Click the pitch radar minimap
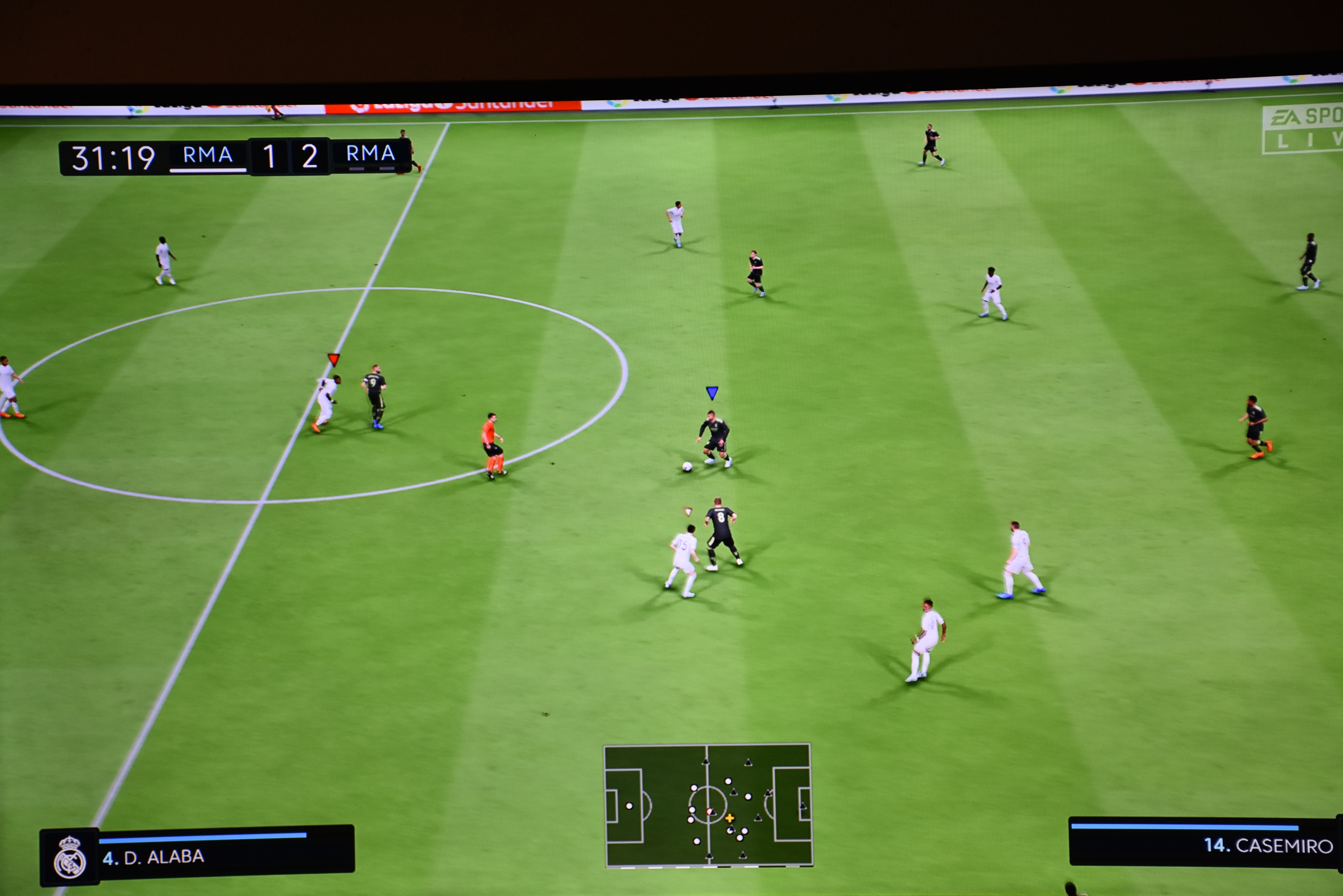This screenshot has width=1343, height=896. [x=708, y=805]
